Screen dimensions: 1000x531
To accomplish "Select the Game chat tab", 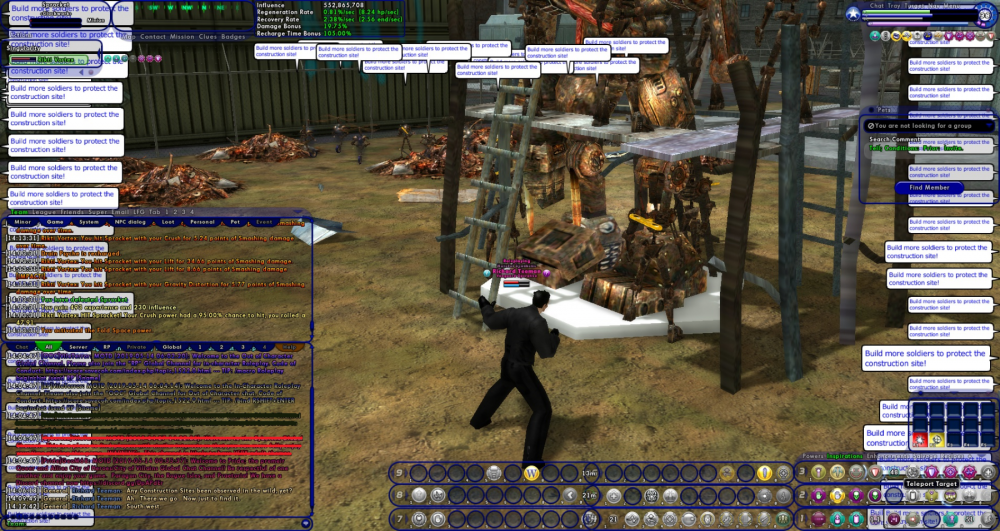I will (56, 222).
